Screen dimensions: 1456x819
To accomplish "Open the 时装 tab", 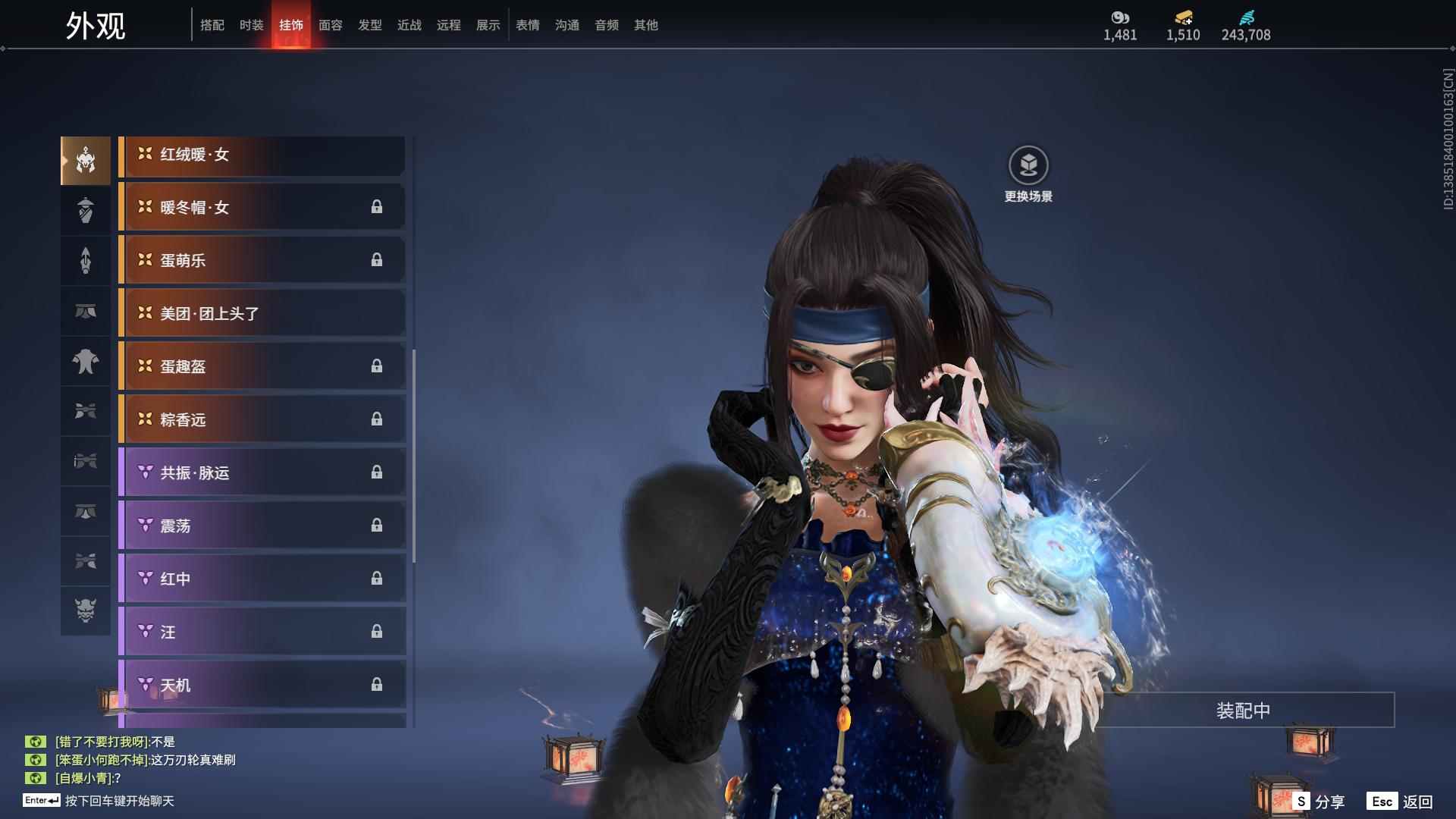I will (252, 25).
